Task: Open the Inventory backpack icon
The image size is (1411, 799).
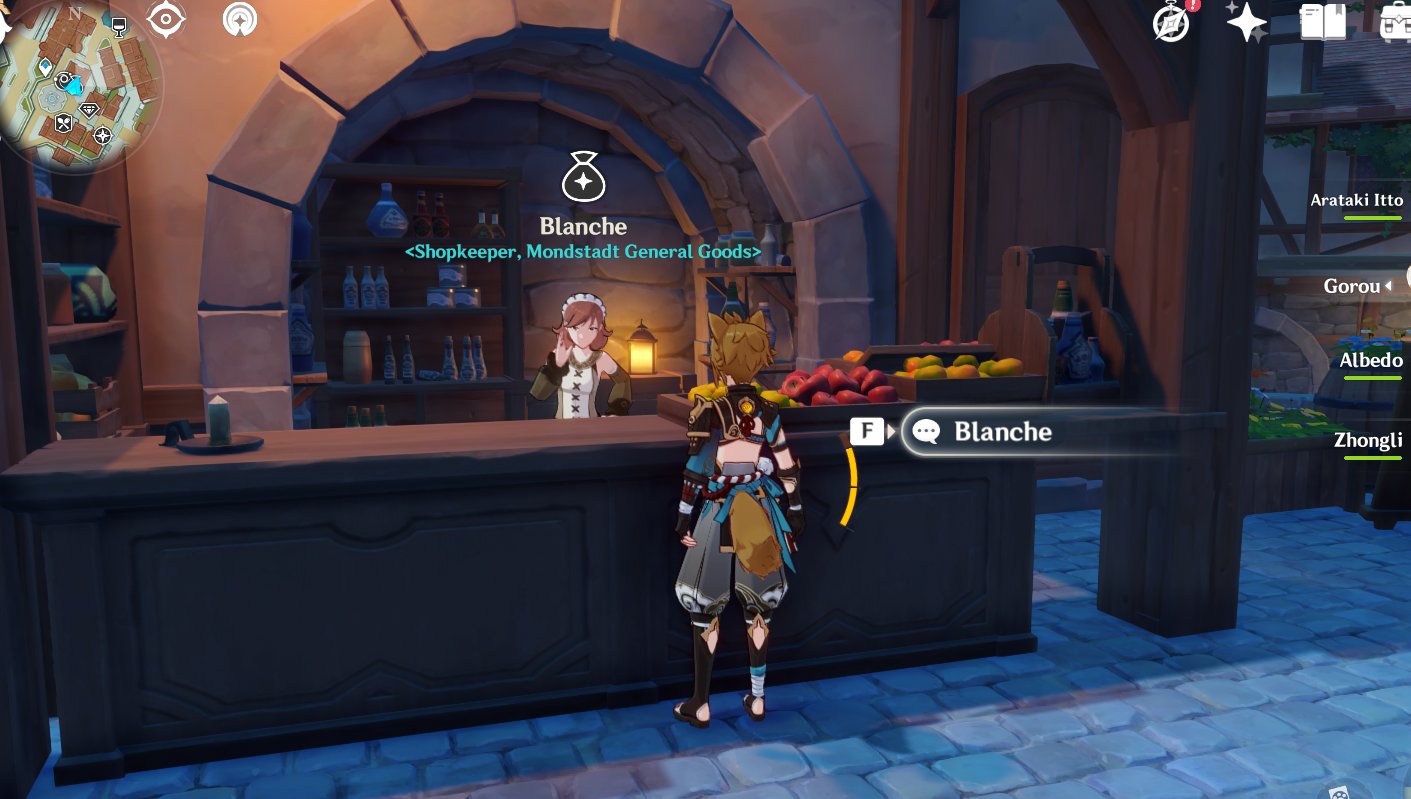Action: (1398, 22)
